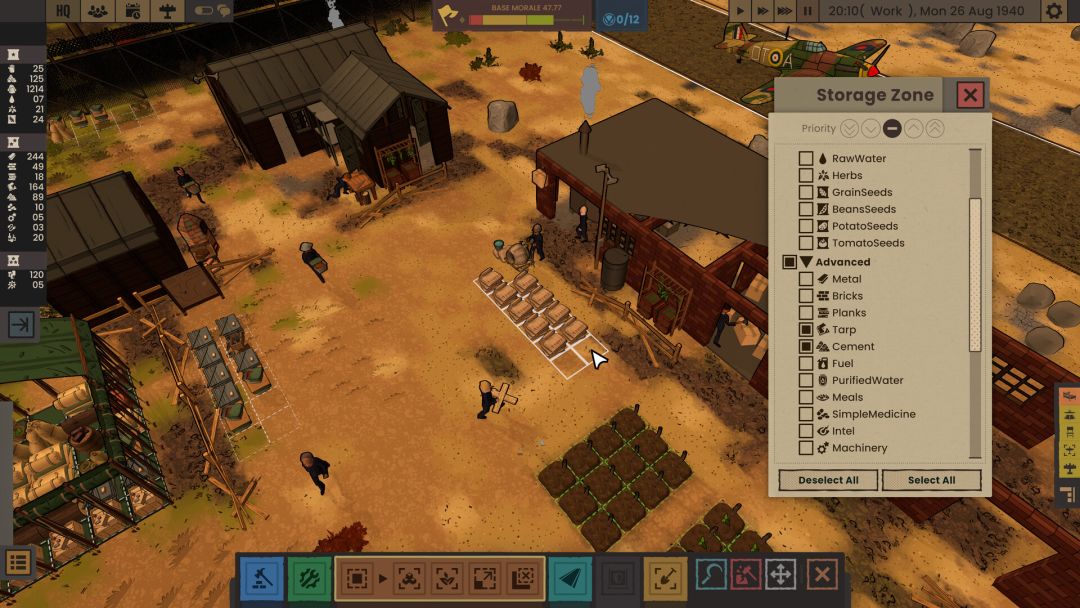This screenshot has width=1080, height=608.
Task: Set priority to lowest with double-down arrow
Action: click(x=849, y=128)
